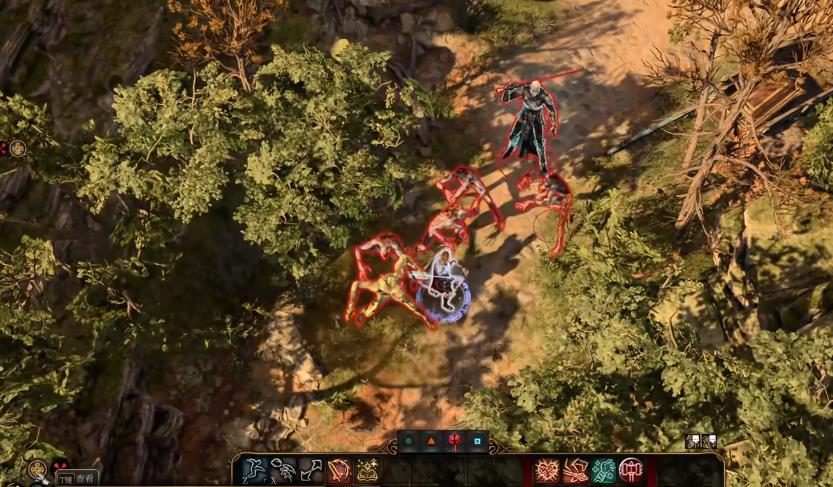Image resolution: width=833 pixels, height=487 pixels.
Task: Select the Dash action with winged boot
Action: [283, 470]
